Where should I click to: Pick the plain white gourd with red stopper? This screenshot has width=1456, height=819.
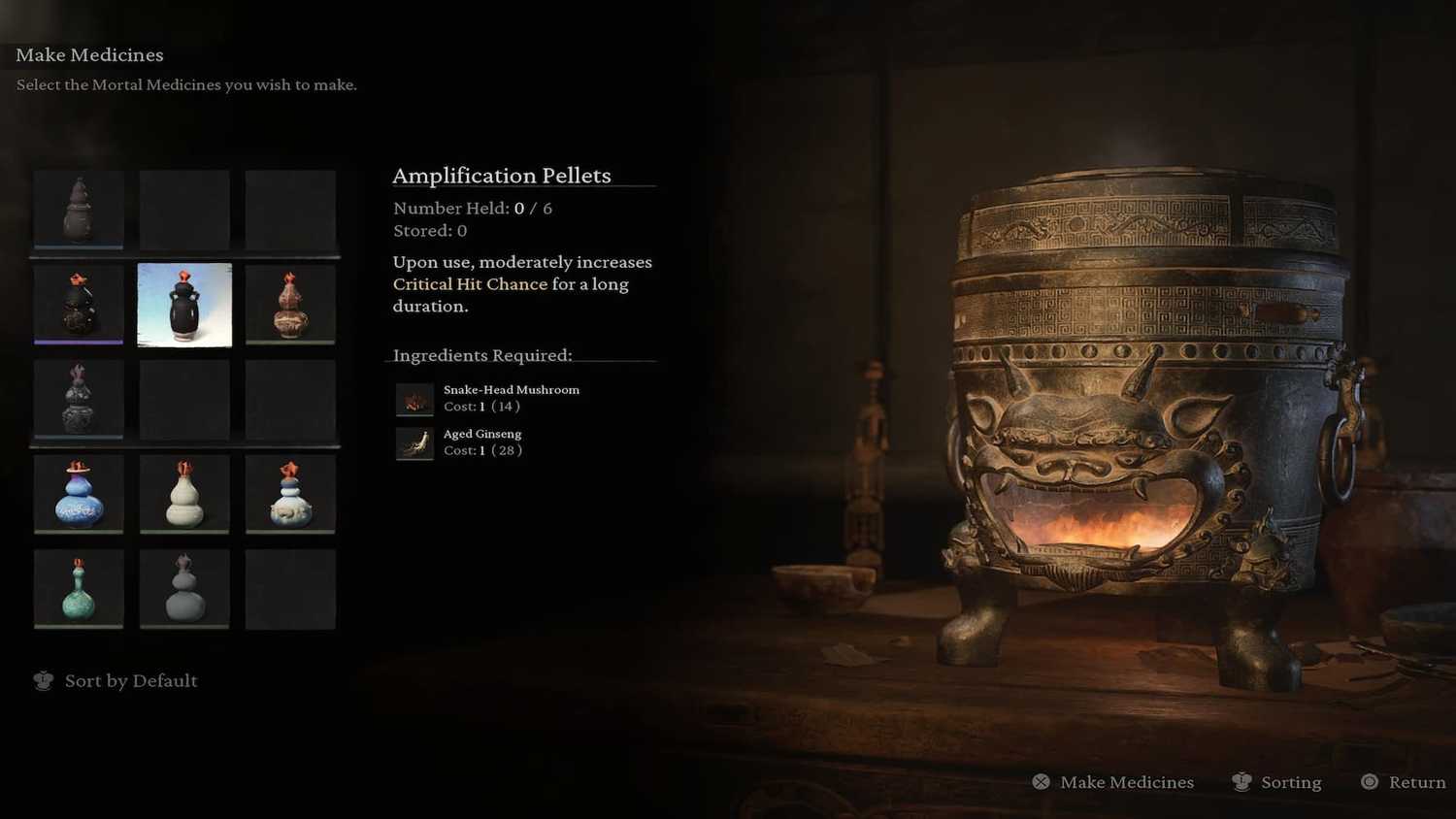pos(184,494)
